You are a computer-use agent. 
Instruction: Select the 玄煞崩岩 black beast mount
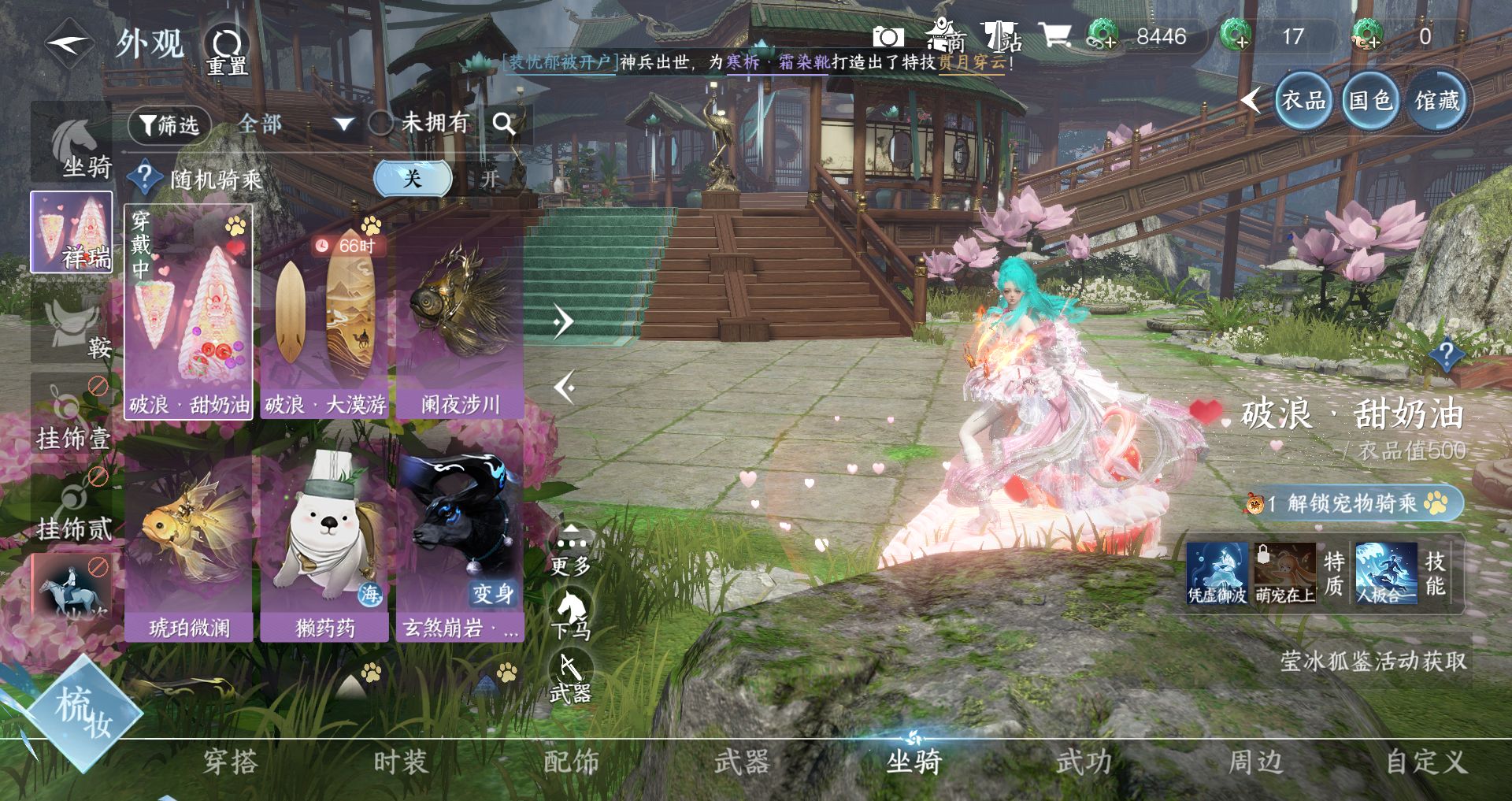pyautogui.click(x=460, y=543)
